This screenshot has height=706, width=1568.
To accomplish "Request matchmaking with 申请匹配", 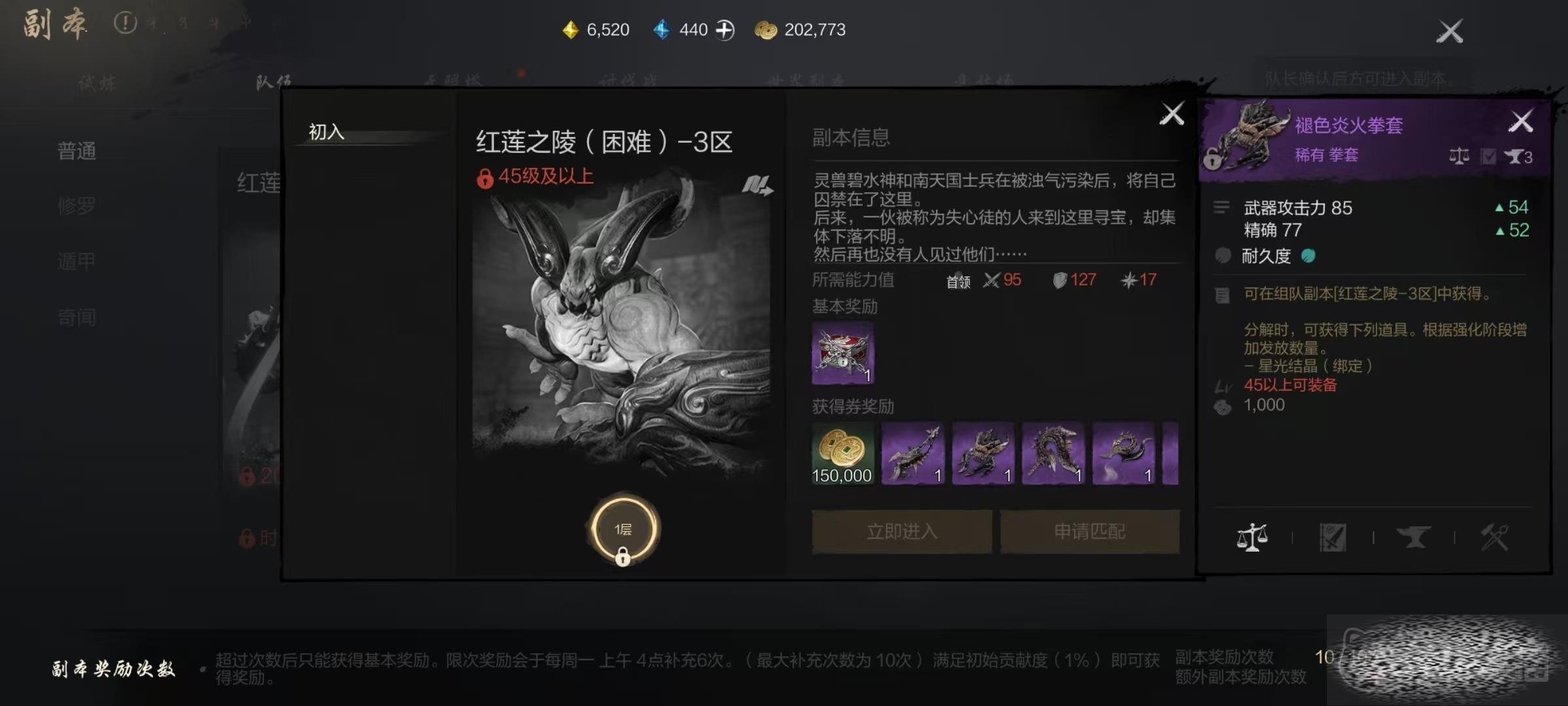I will pyautogui.click(x=1090, y=531).
